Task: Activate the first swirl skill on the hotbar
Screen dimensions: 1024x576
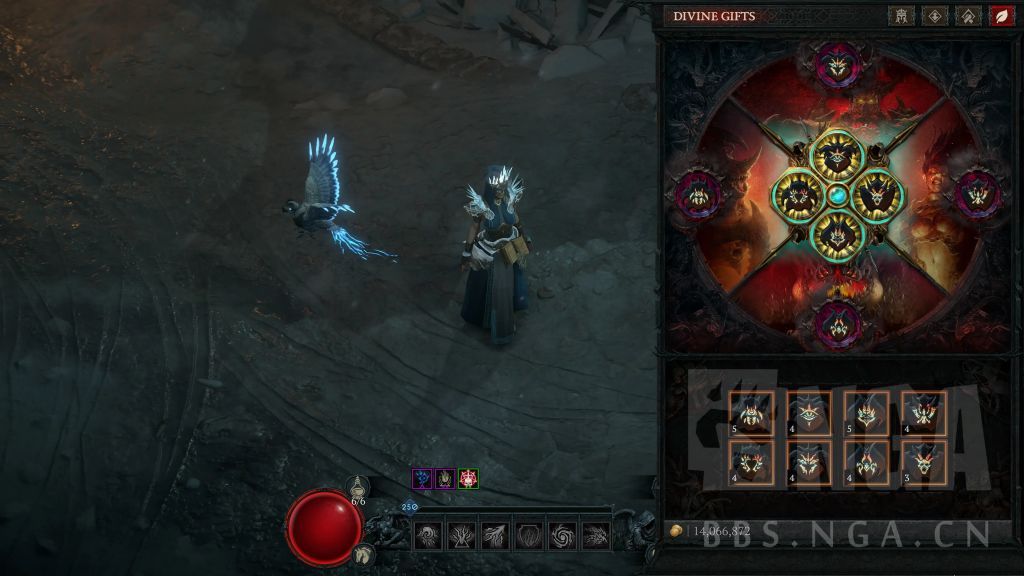Action: [429, 536]
